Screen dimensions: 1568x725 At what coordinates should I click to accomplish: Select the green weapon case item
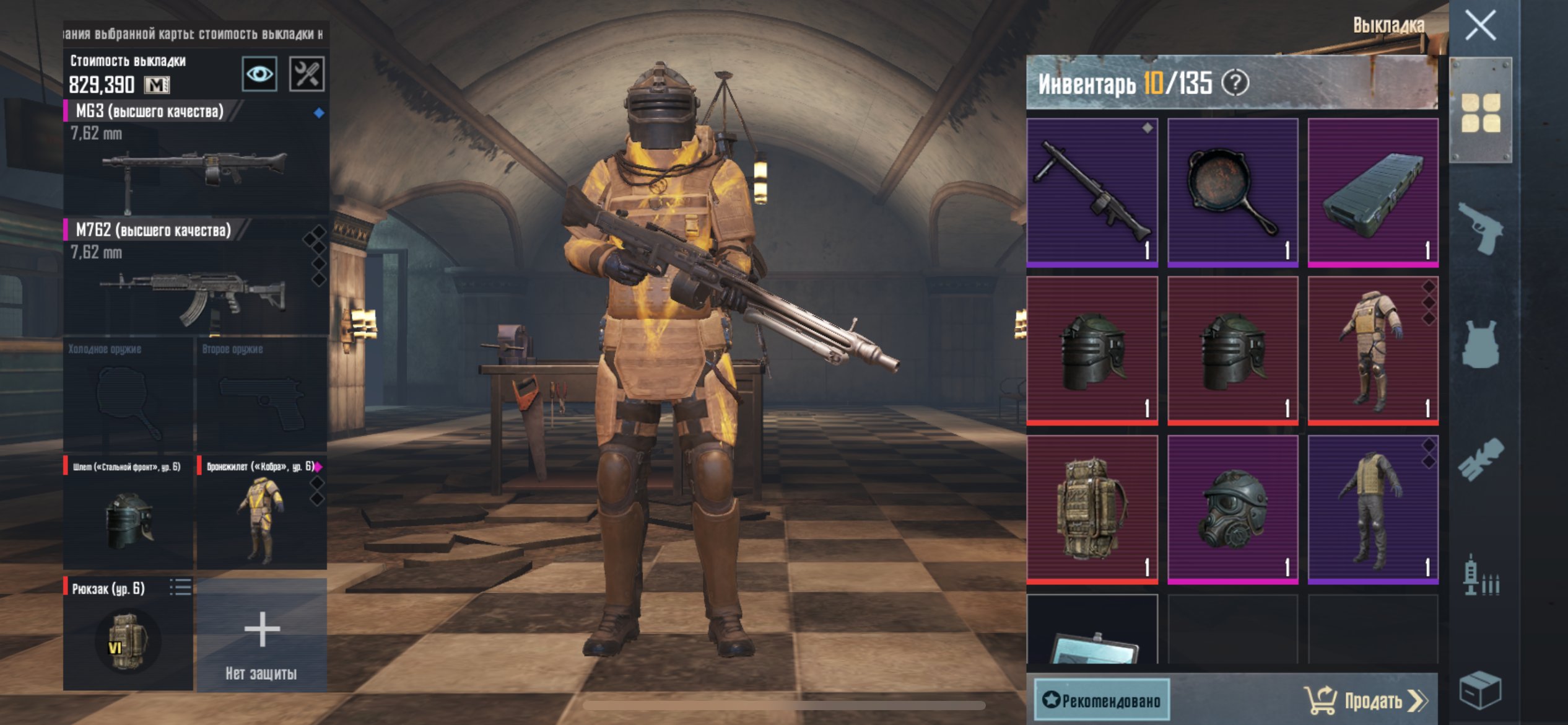click(x=1372, y=192)
